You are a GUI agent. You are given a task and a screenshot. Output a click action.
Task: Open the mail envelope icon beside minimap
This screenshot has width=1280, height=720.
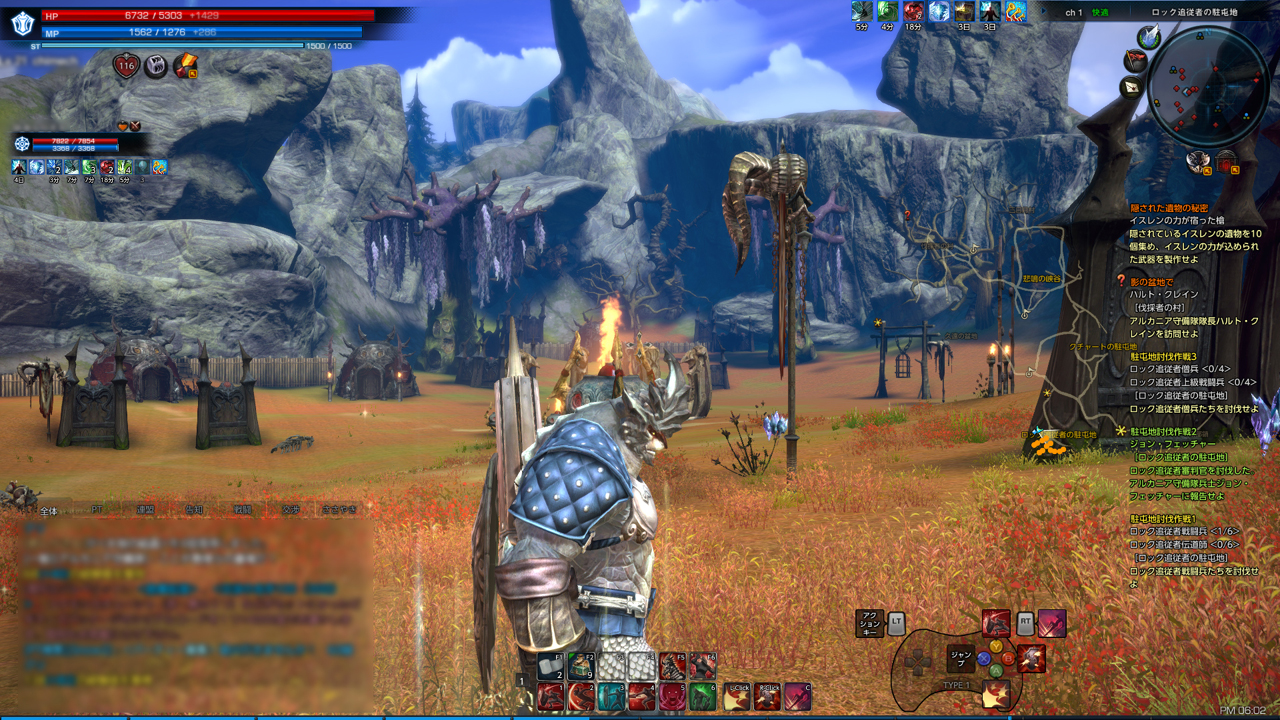[1132, 87]
